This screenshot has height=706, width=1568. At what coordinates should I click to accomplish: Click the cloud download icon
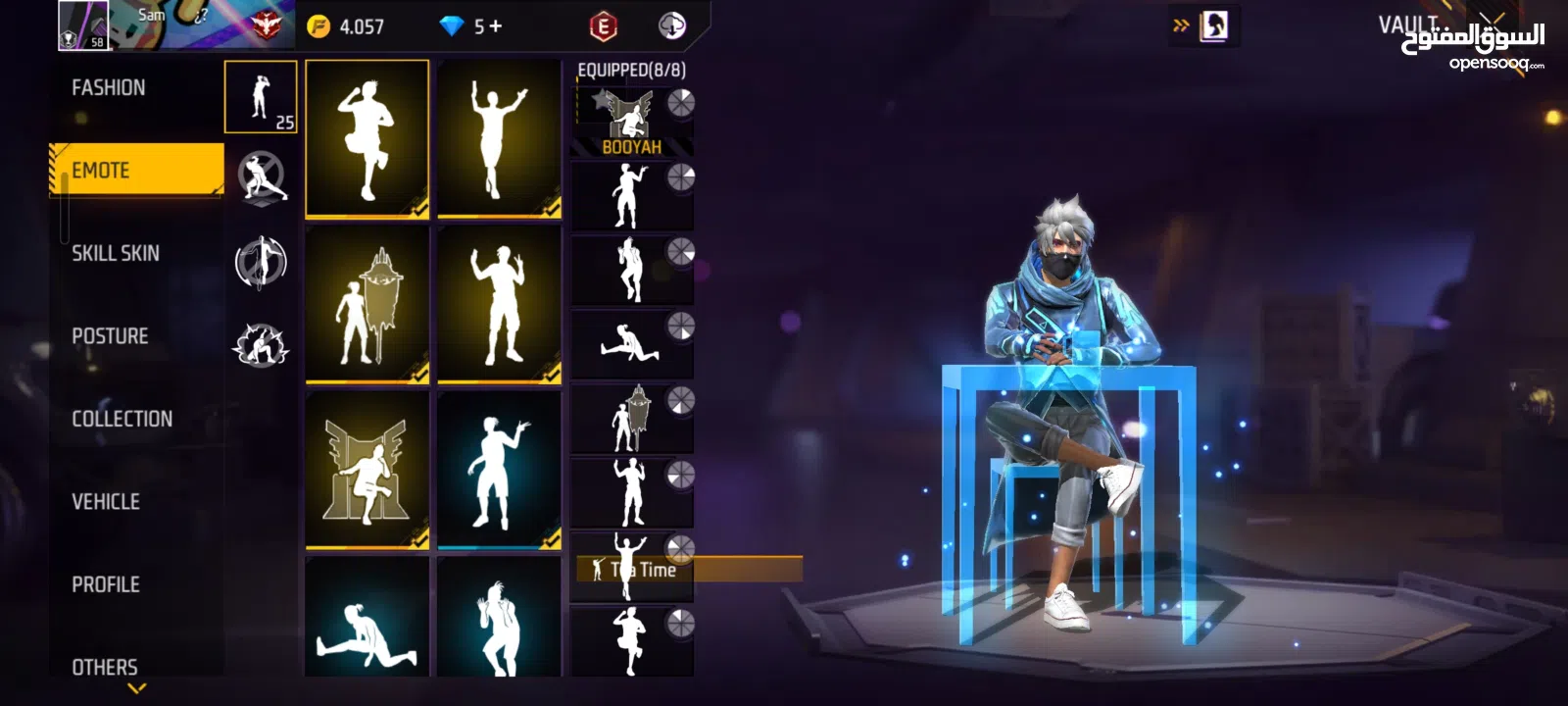(671, 25)
